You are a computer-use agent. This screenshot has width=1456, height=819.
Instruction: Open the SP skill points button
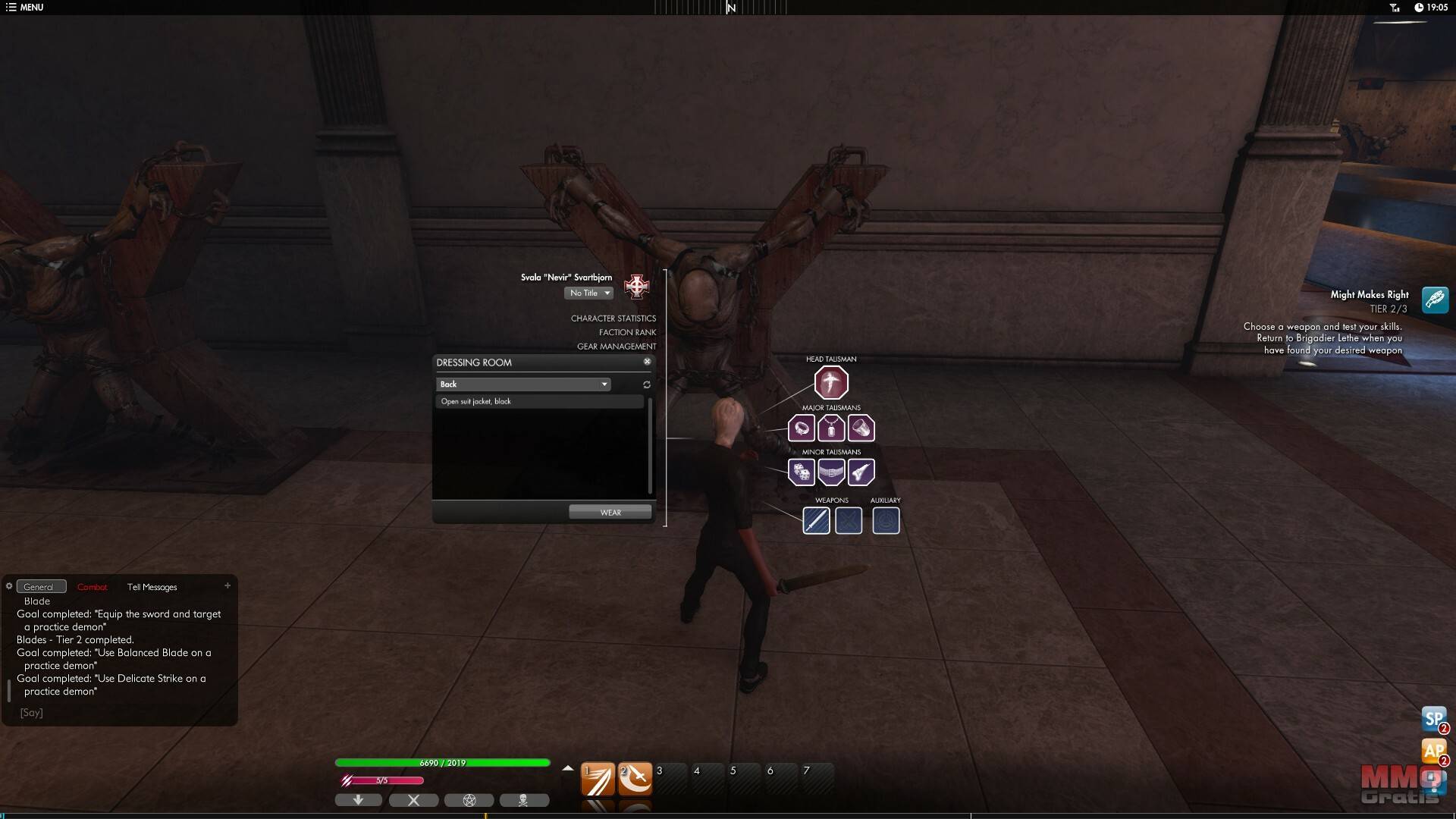(1433, 718)
